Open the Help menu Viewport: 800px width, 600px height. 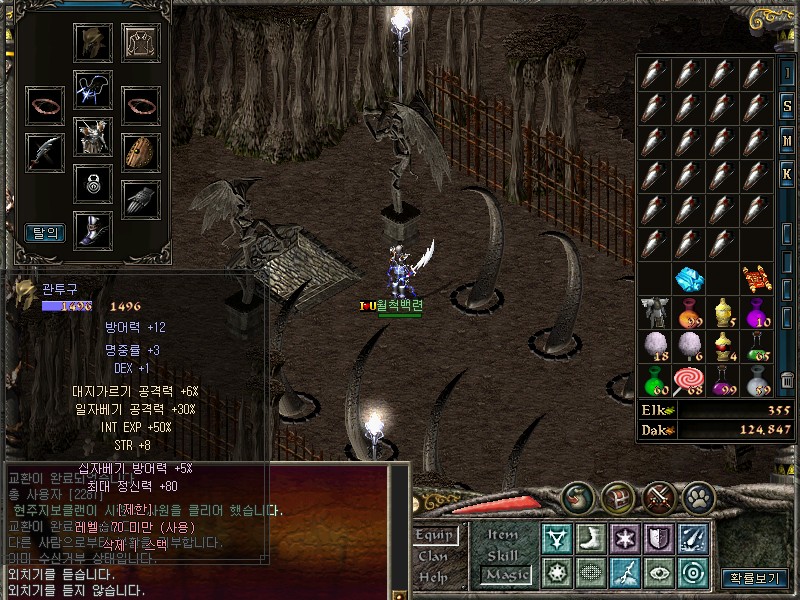(x=434, y=576)
